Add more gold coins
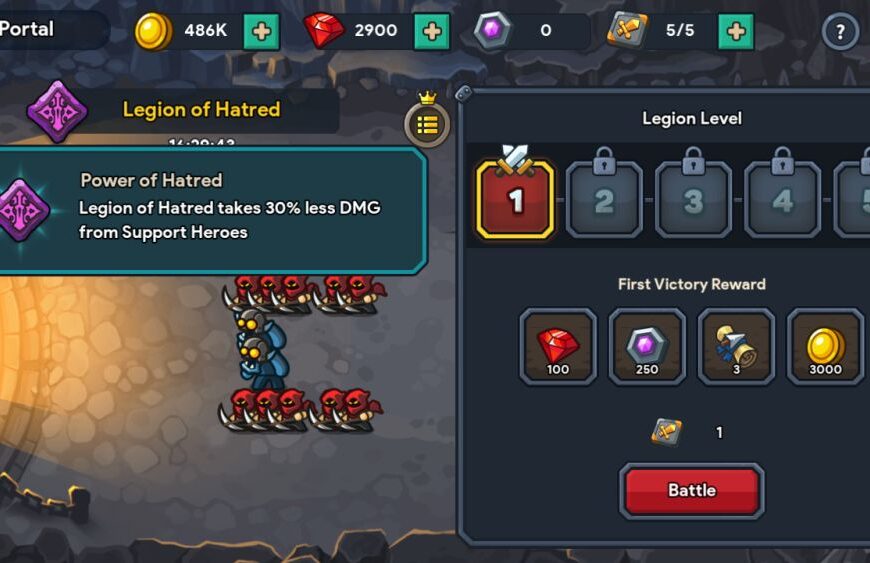 click(261, 31)
